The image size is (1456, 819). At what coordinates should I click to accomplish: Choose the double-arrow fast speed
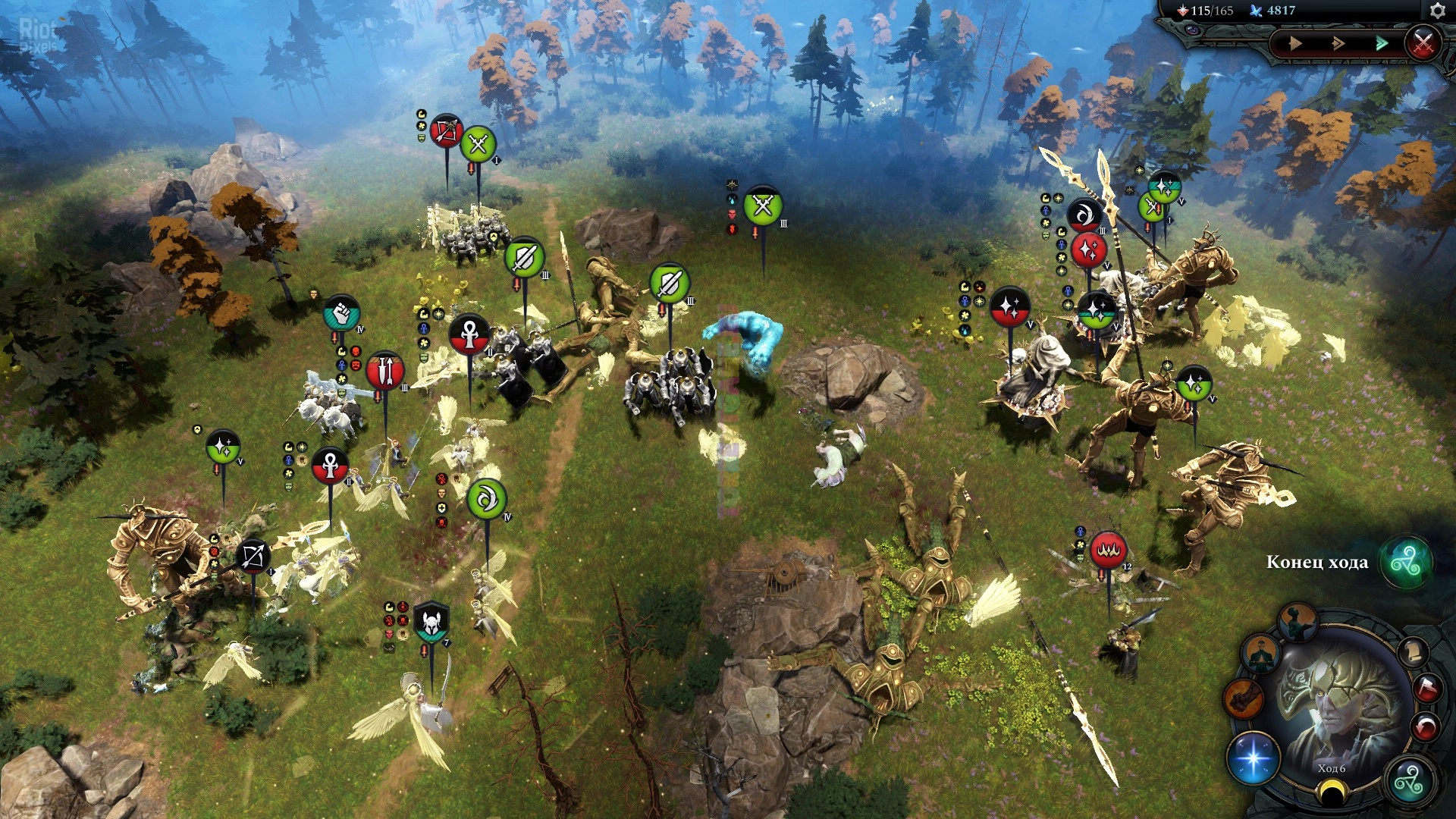(x=1338, y=43)
